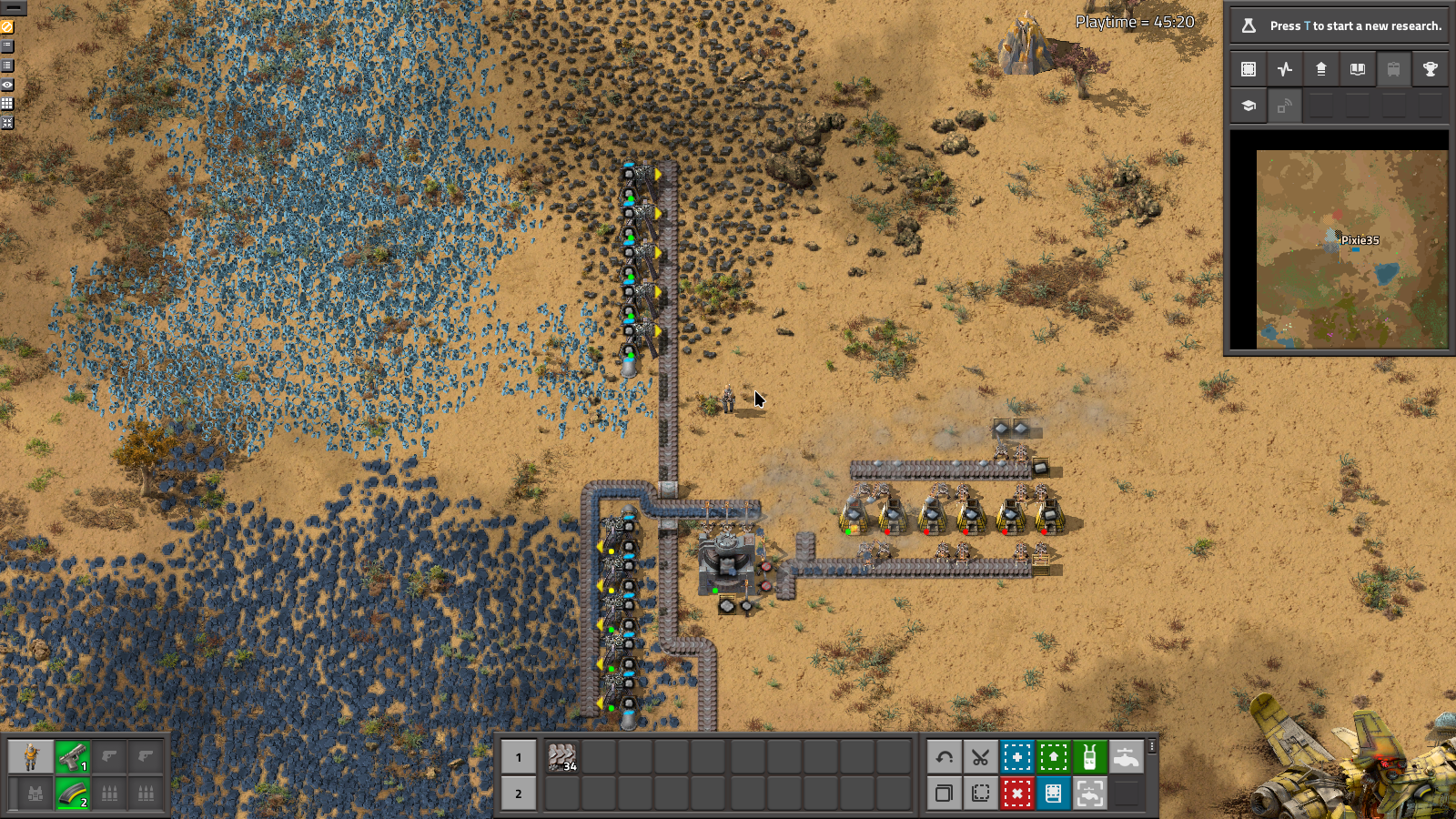Click the minimap
This screenshot has height=819, width=1456.
[1351, 249]
